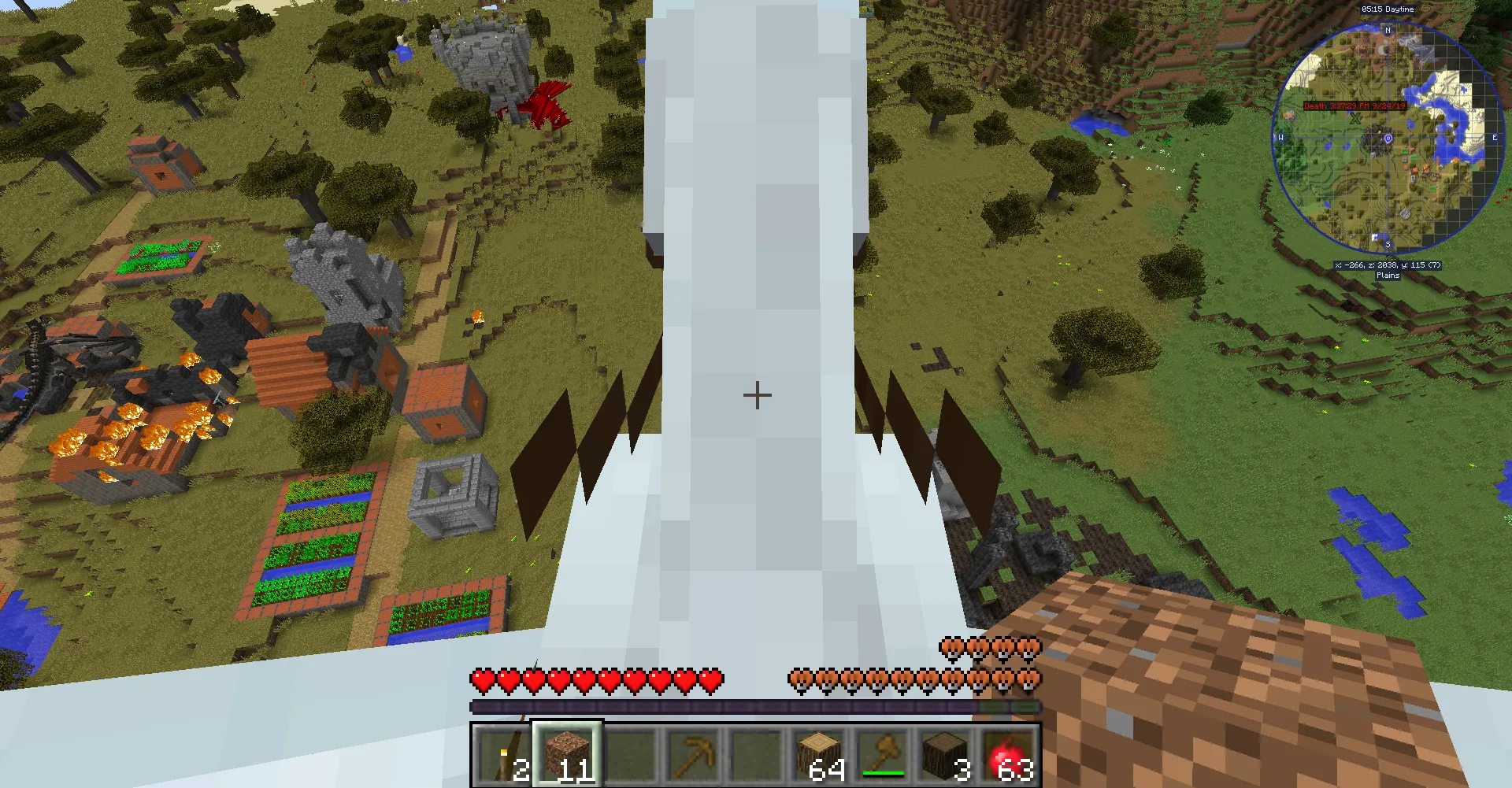1512x788 pixels.
Task: Select the wooden axe
Action: tap(884, 754)
